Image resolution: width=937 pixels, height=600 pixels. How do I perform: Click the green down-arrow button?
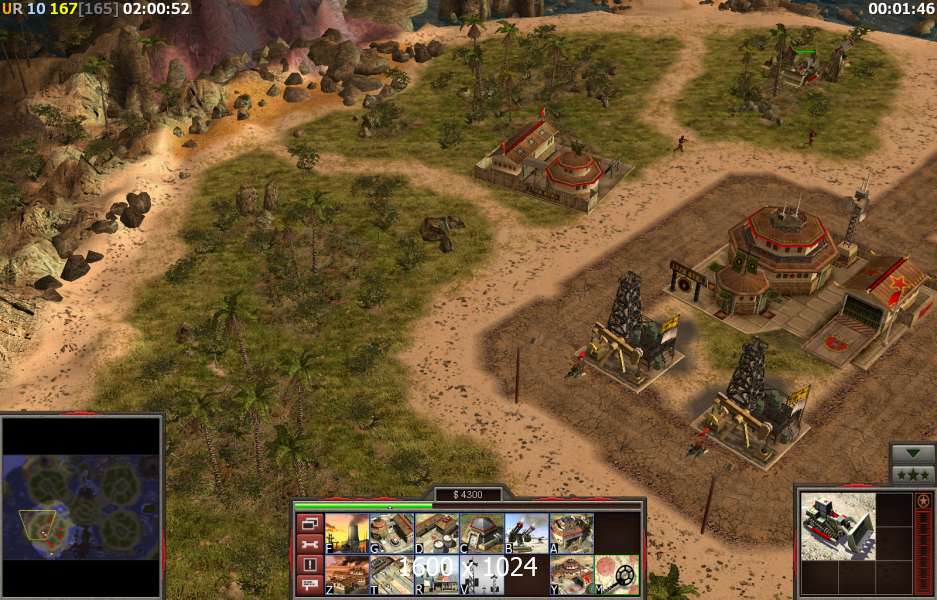tap(913, 453)
